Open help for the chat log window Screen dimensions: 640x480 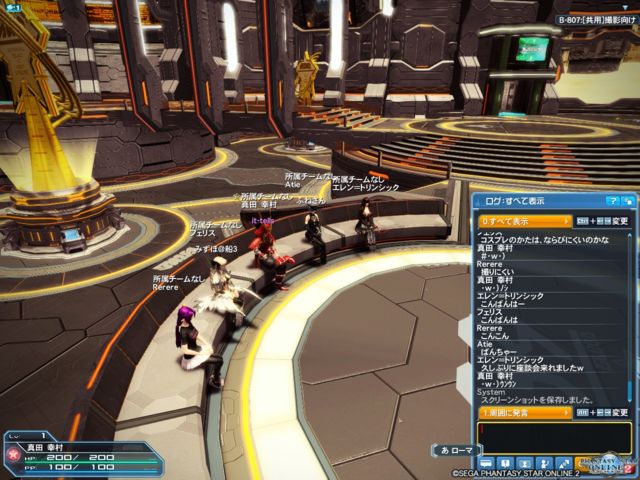(612, 202)
